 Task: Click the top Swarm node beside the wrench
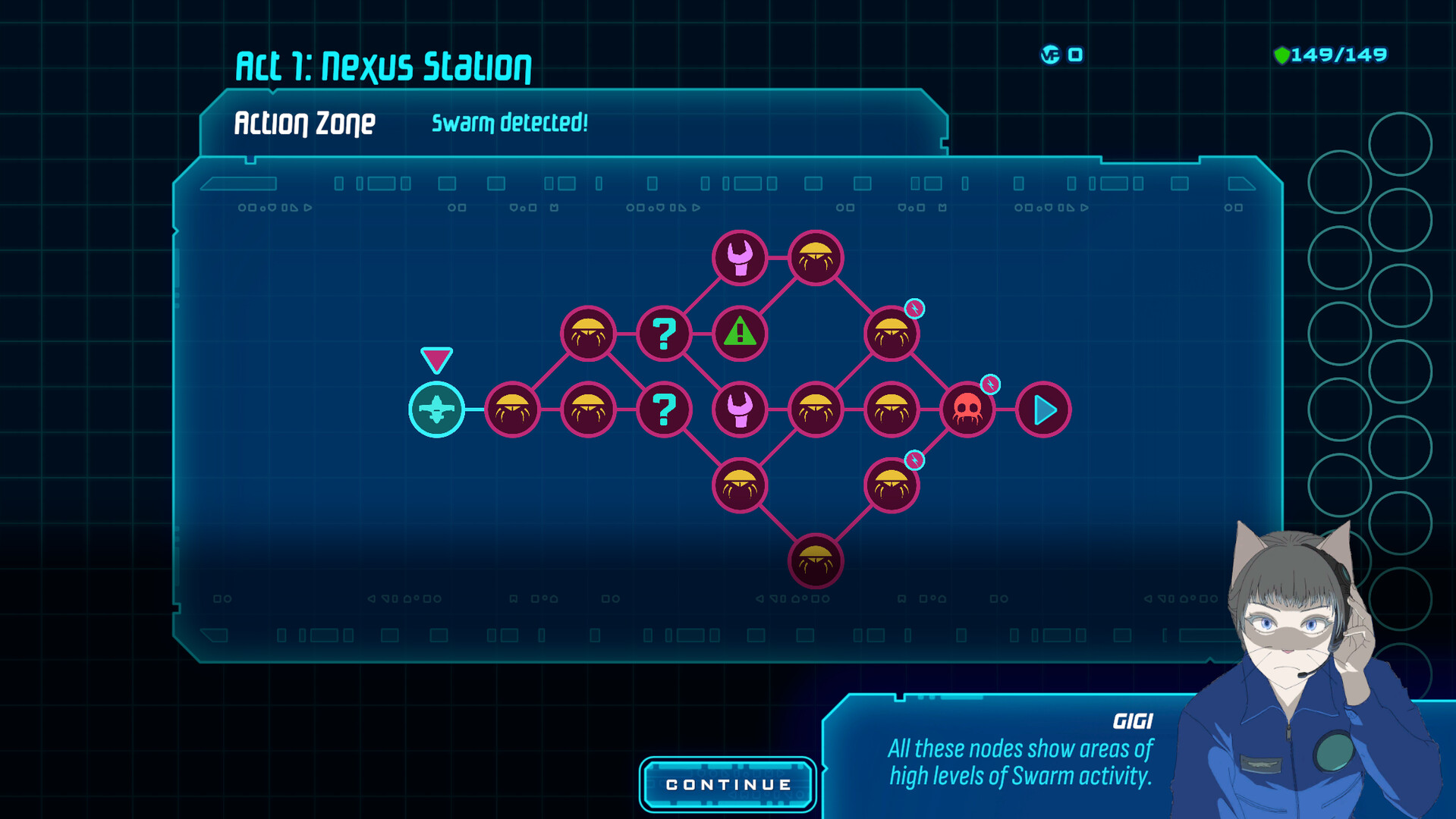click(x=815, y=258)
